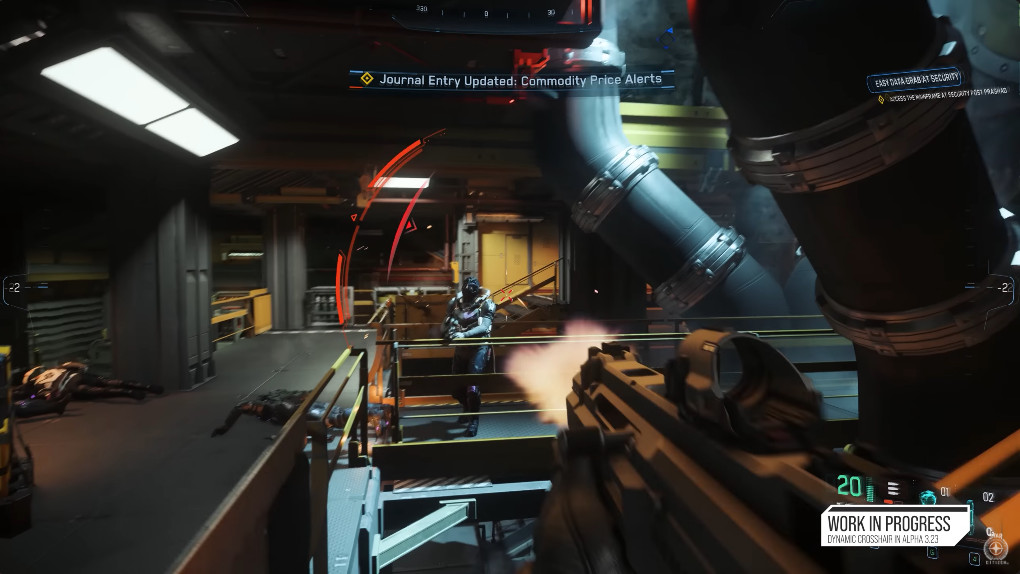Viewport: 1020px width, 574px height.
Task: Open the Easy Data Grab mission tracker
Action: point(915,80)
